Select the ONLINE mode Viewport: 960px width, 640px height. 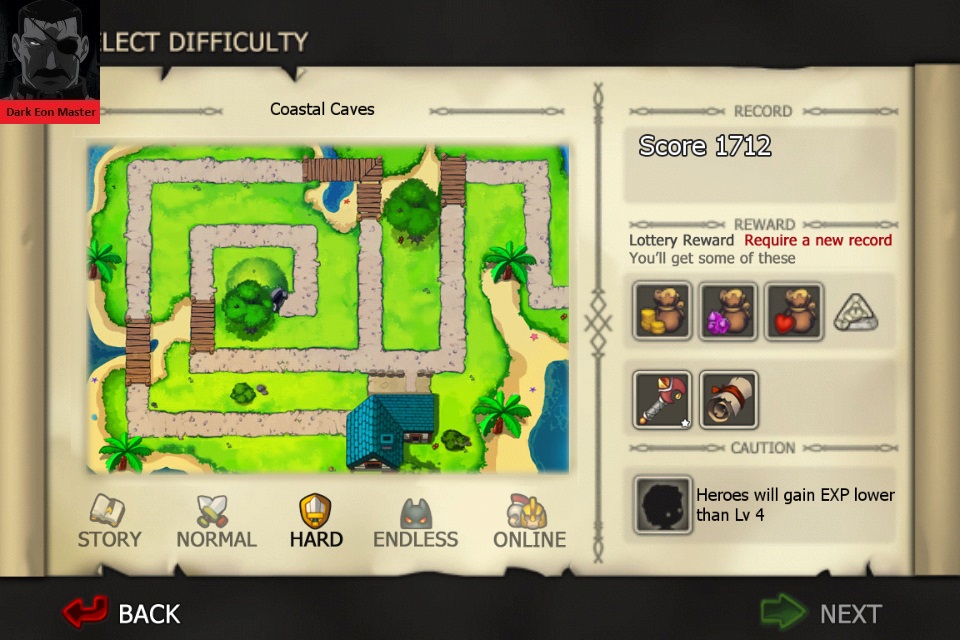529,522
